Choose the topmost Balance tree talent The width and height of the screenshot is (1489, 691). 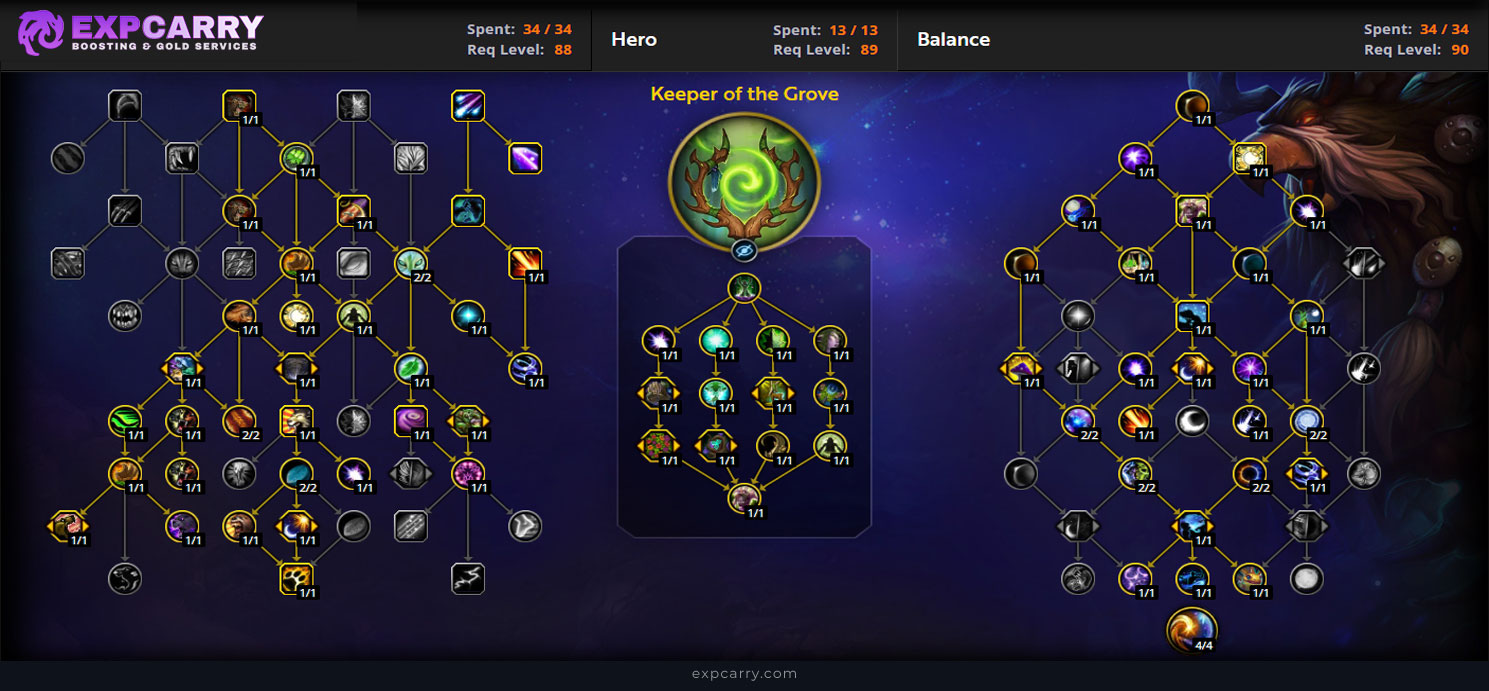coord(1192,105)
